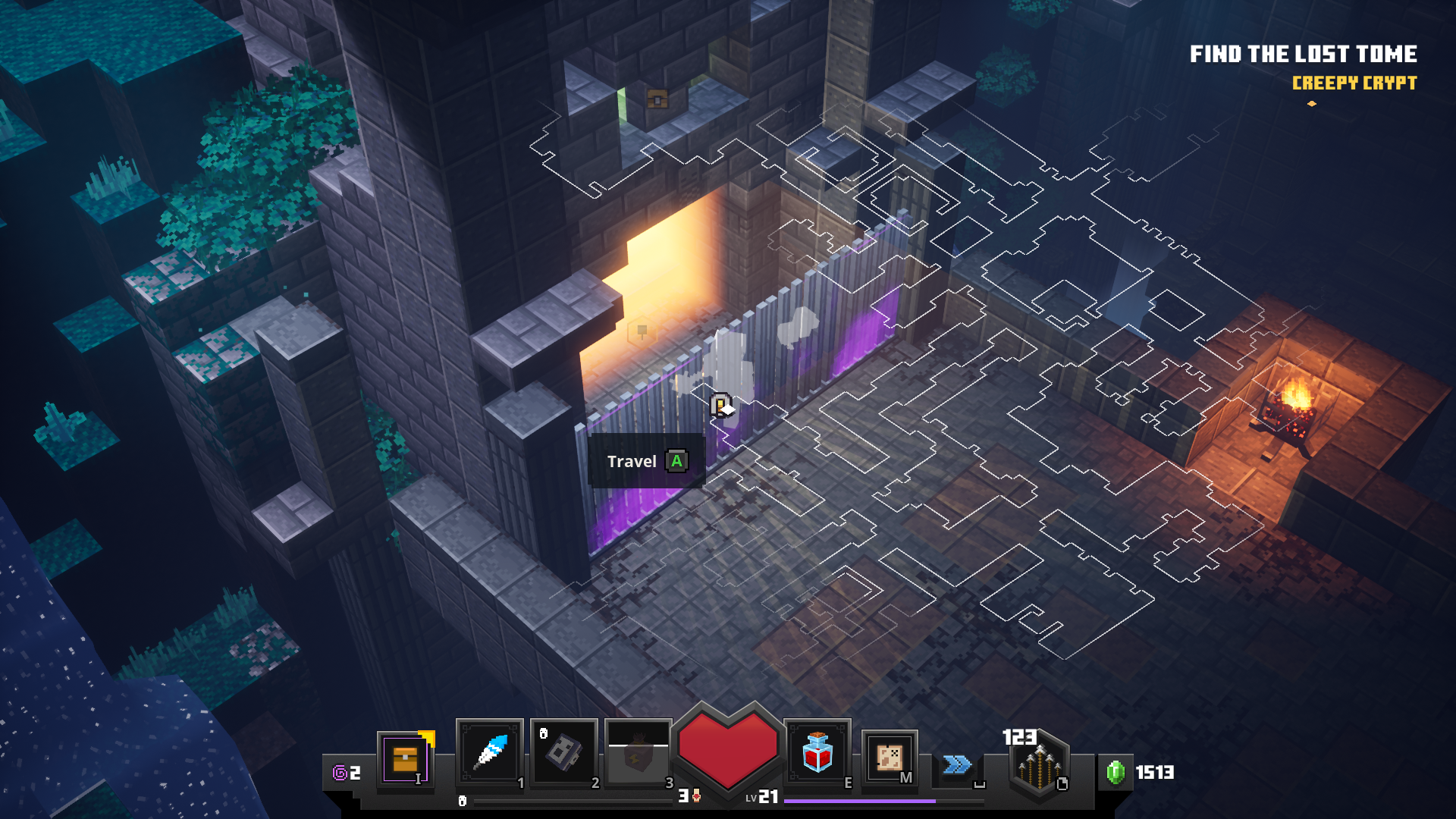This screenshot has height=819, width=1456.
Task: Activate the dark soul artifact in slot 2
Action: [x=563, y=753]
